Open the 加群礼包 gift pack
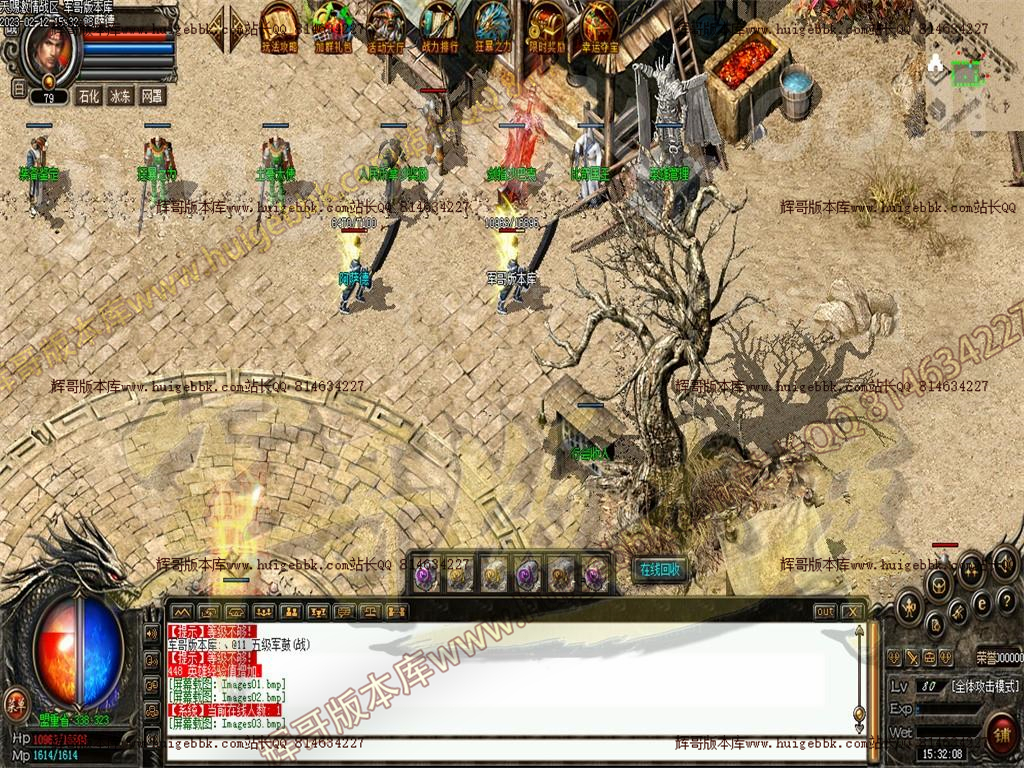 (x=333, y=27)
